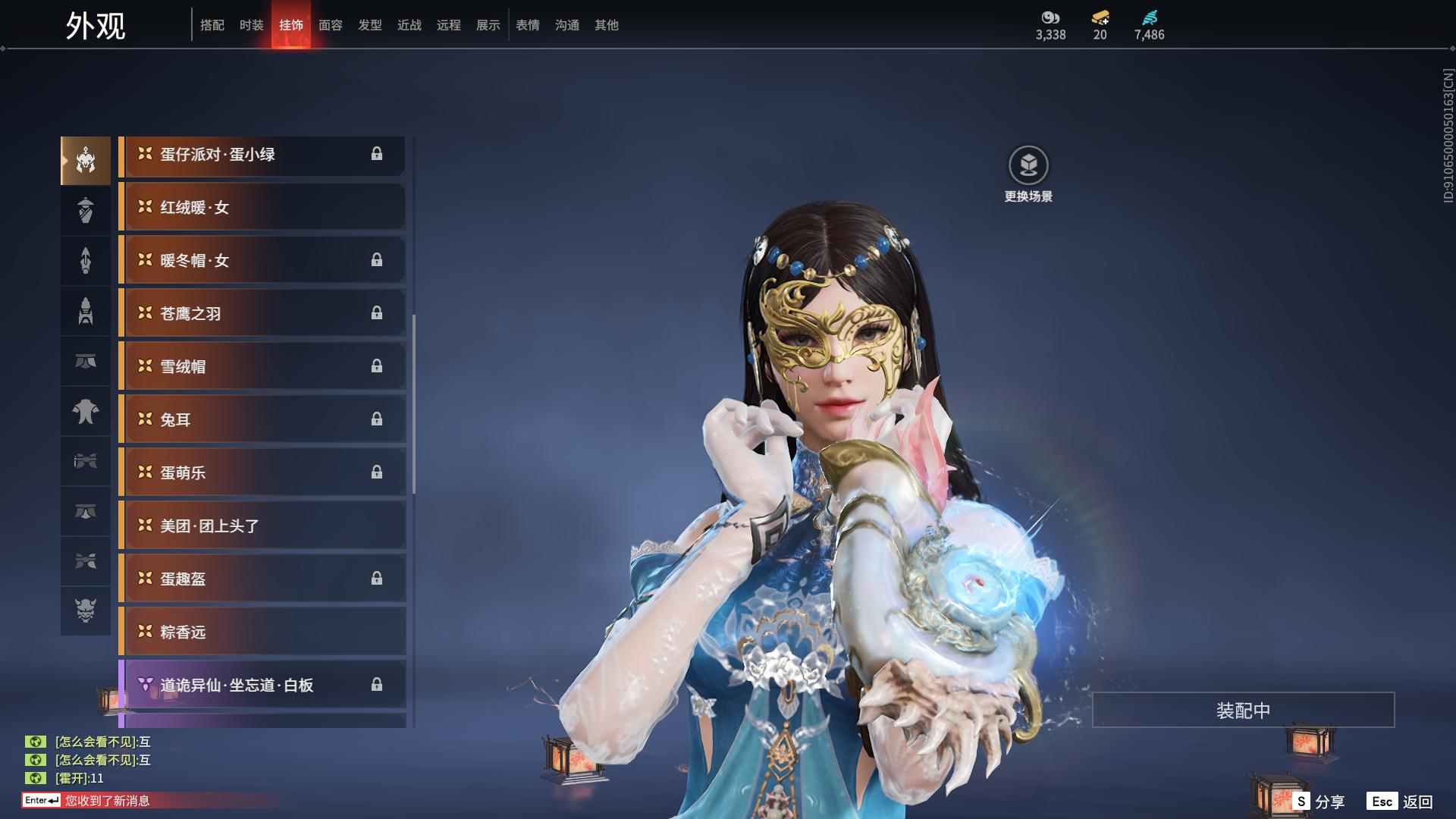Image resolution: width=1456 pixels, height=819 pixels.
Task: Go to the 发型 tab
Action: 369,25
